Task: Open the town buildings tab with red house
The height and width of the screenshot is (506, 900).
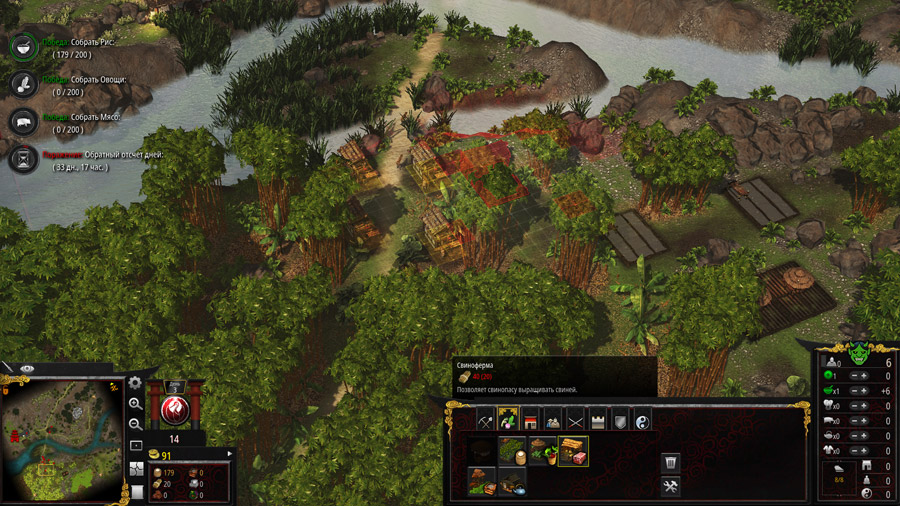Action: tap(531, 419)
